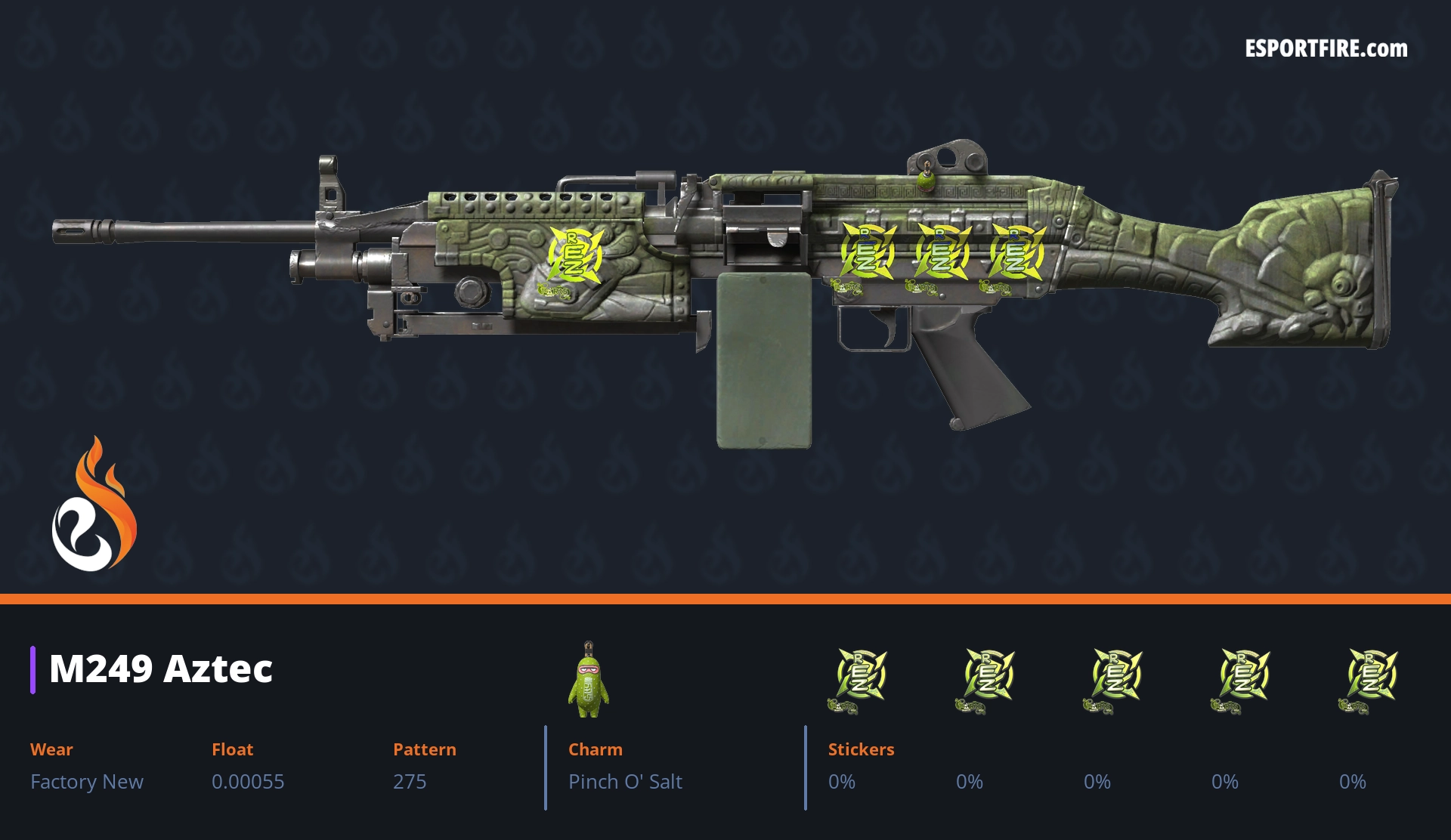Open the ESPORTFIRE.com watermark link

point(1326,49)
